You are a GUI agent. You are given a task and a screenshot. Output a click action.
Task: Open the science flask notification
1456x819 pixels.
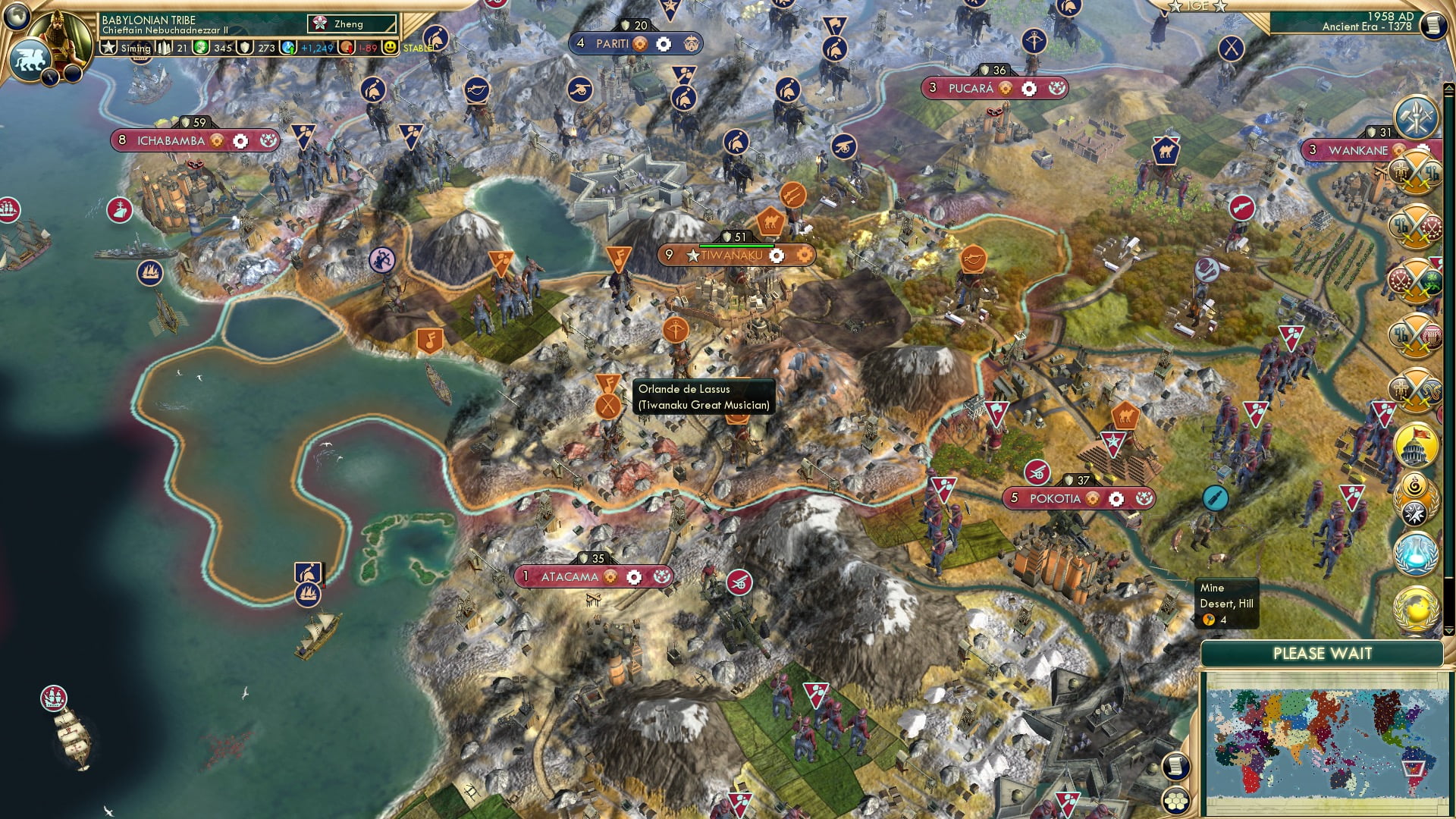1415,552
